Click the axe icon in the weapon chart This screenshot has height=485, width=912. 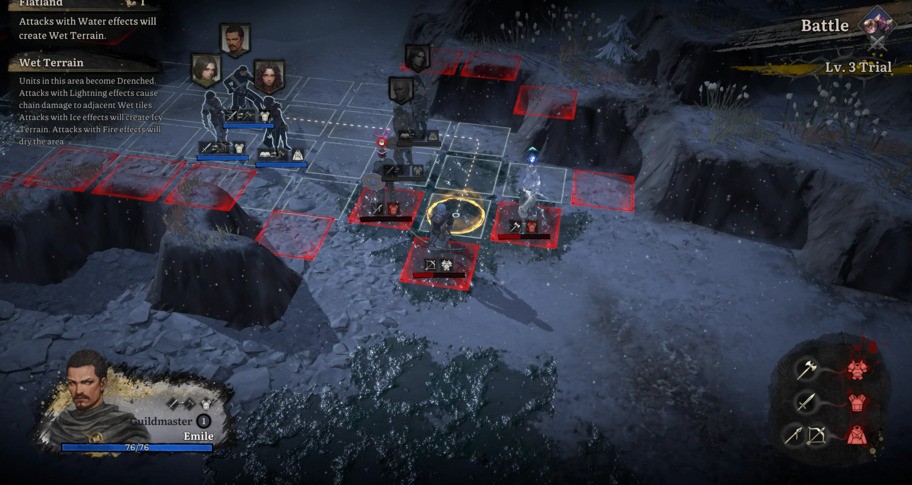click(807, 369)
